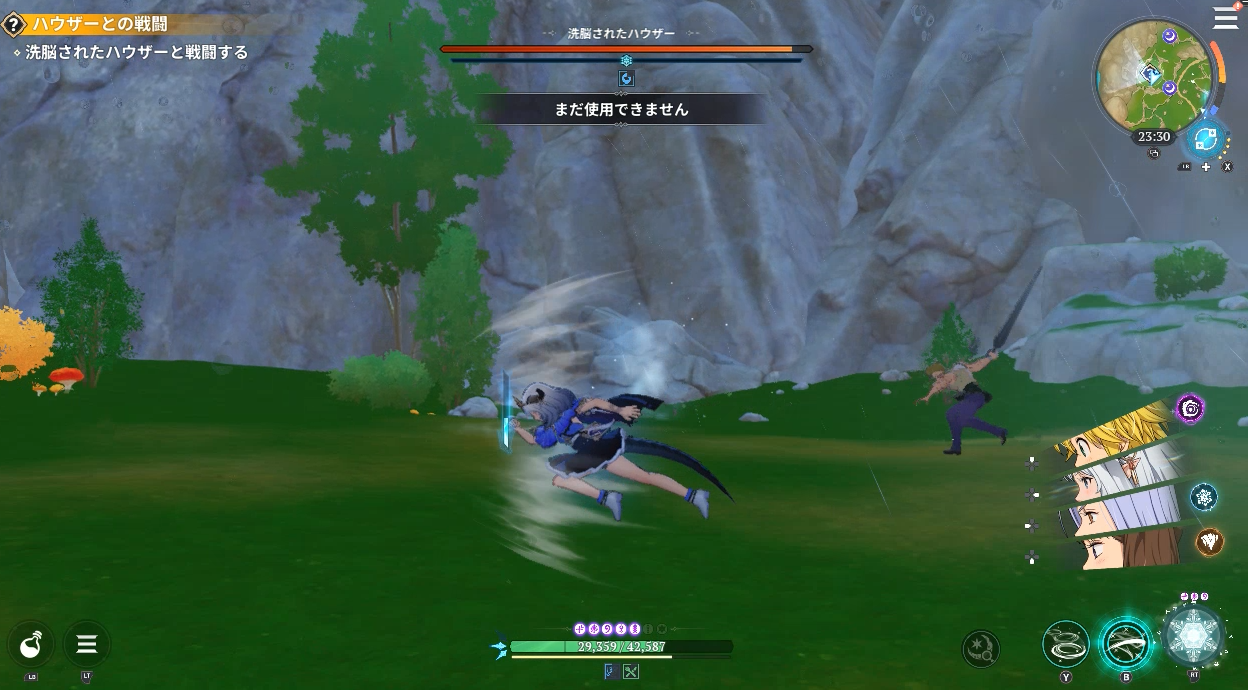This screenshot has width=1248, height=690.
Task: Open the main menu with the hamburger icon
Action: [x=1225, y=17]
